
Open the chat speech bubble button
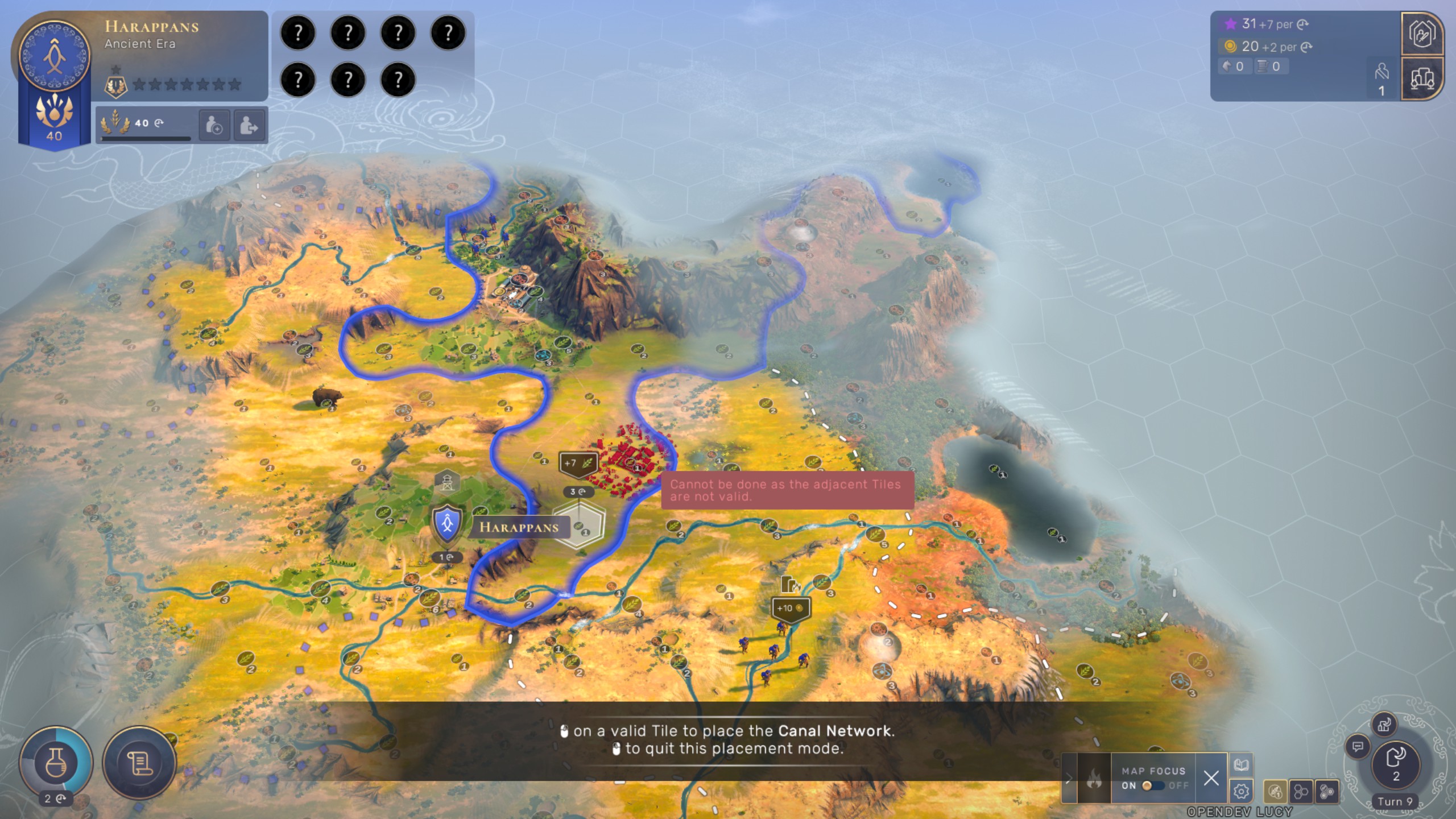1358,746
